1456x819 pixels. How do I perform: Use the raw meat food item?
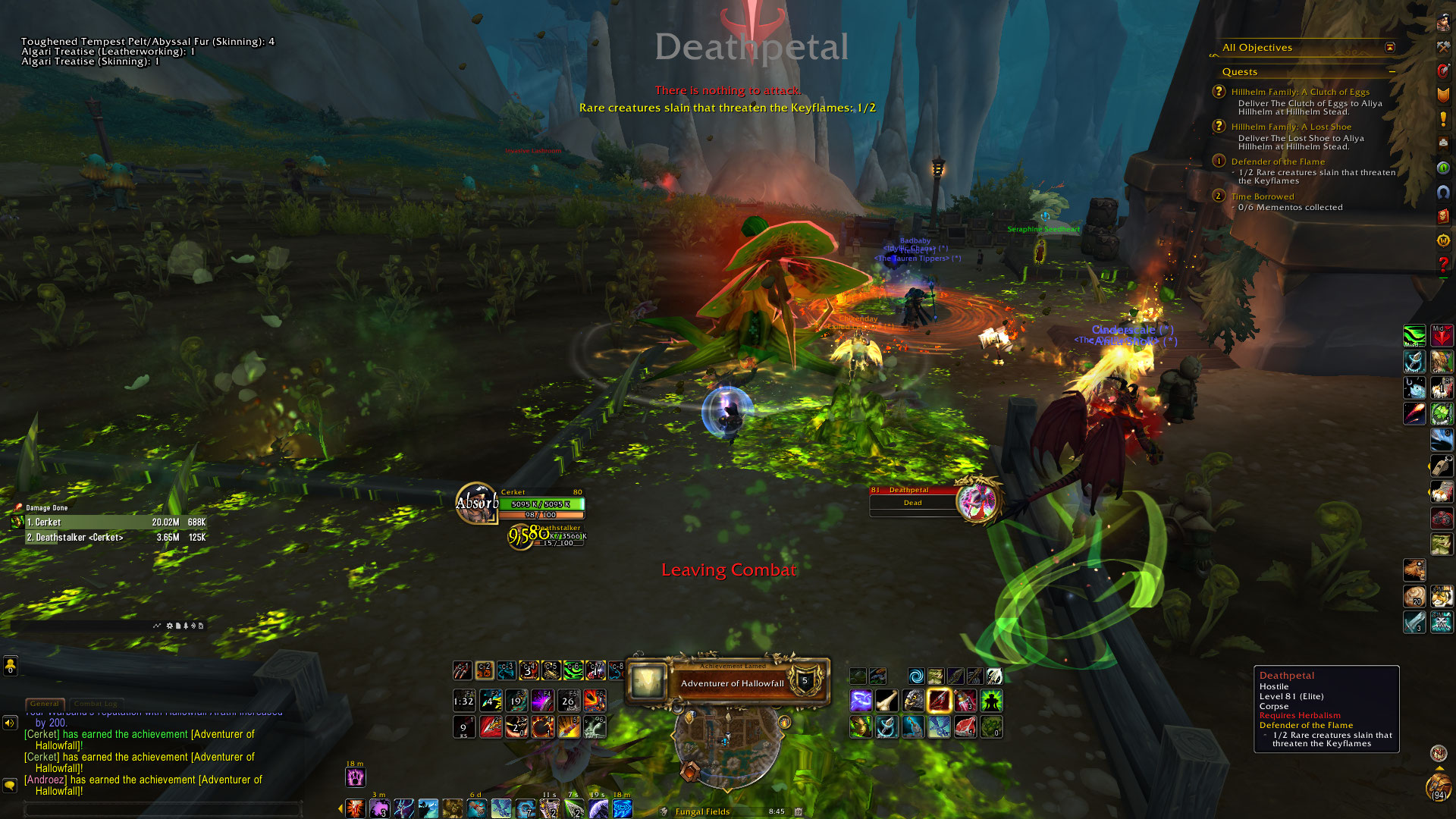pyautogui.click(x=965, y=727)
